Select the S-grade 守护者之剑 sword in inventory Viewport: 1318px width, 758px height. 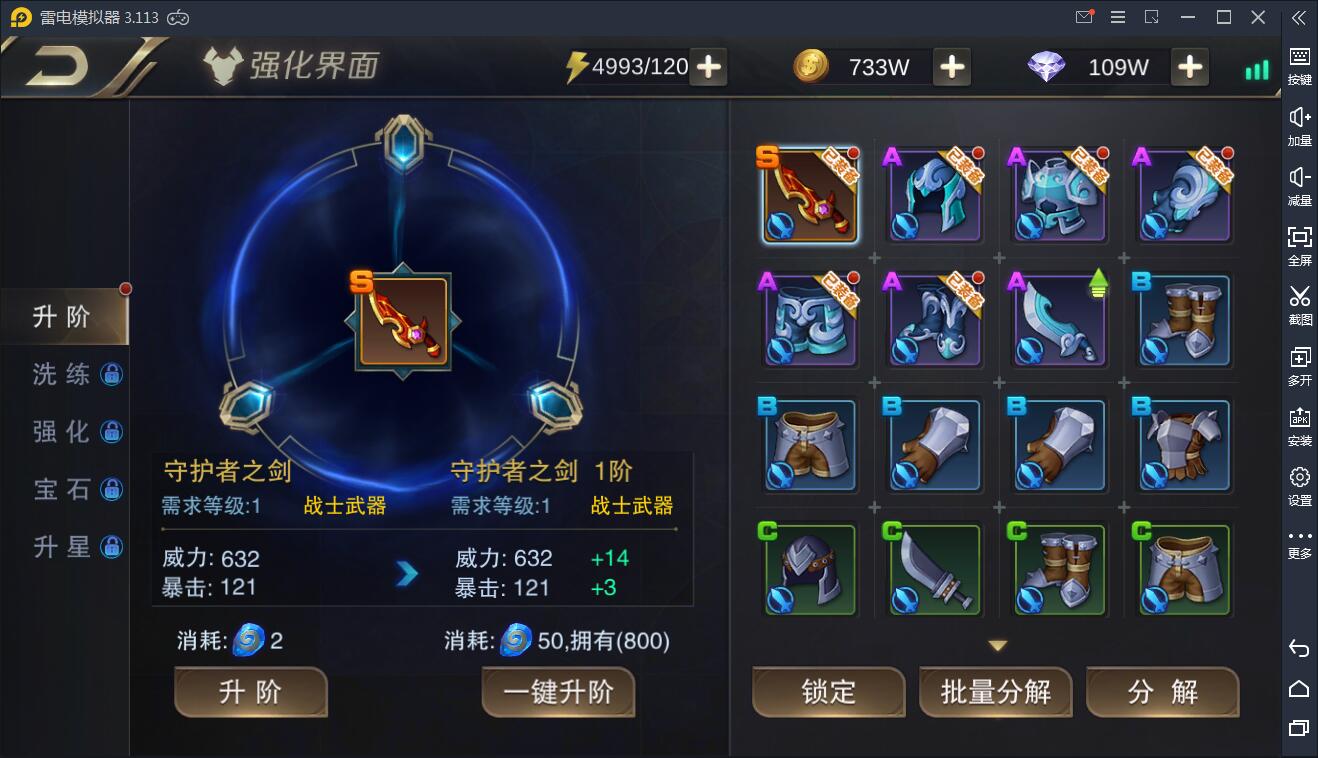[x=808, y=194]
